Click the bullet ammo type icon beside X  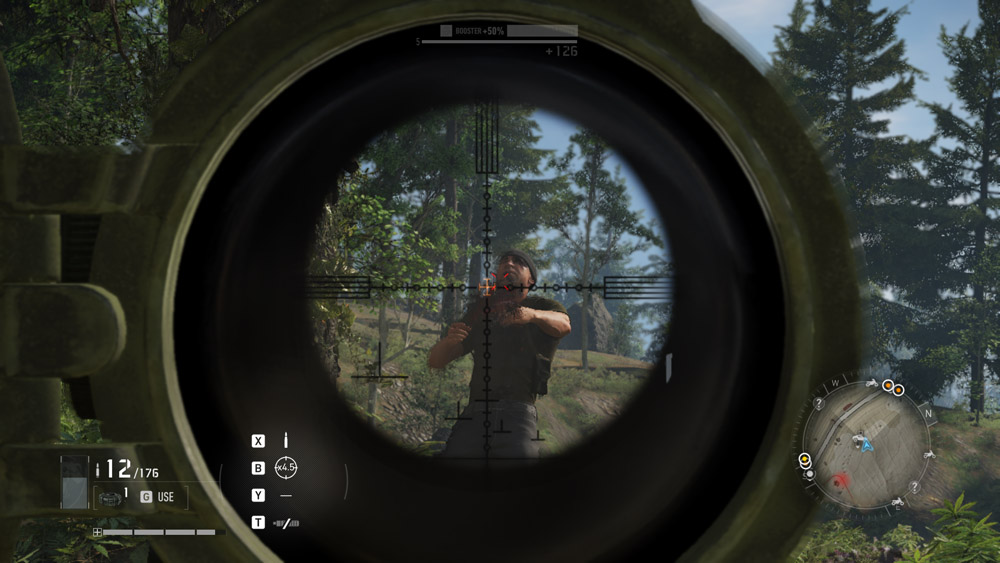(286, 440)
